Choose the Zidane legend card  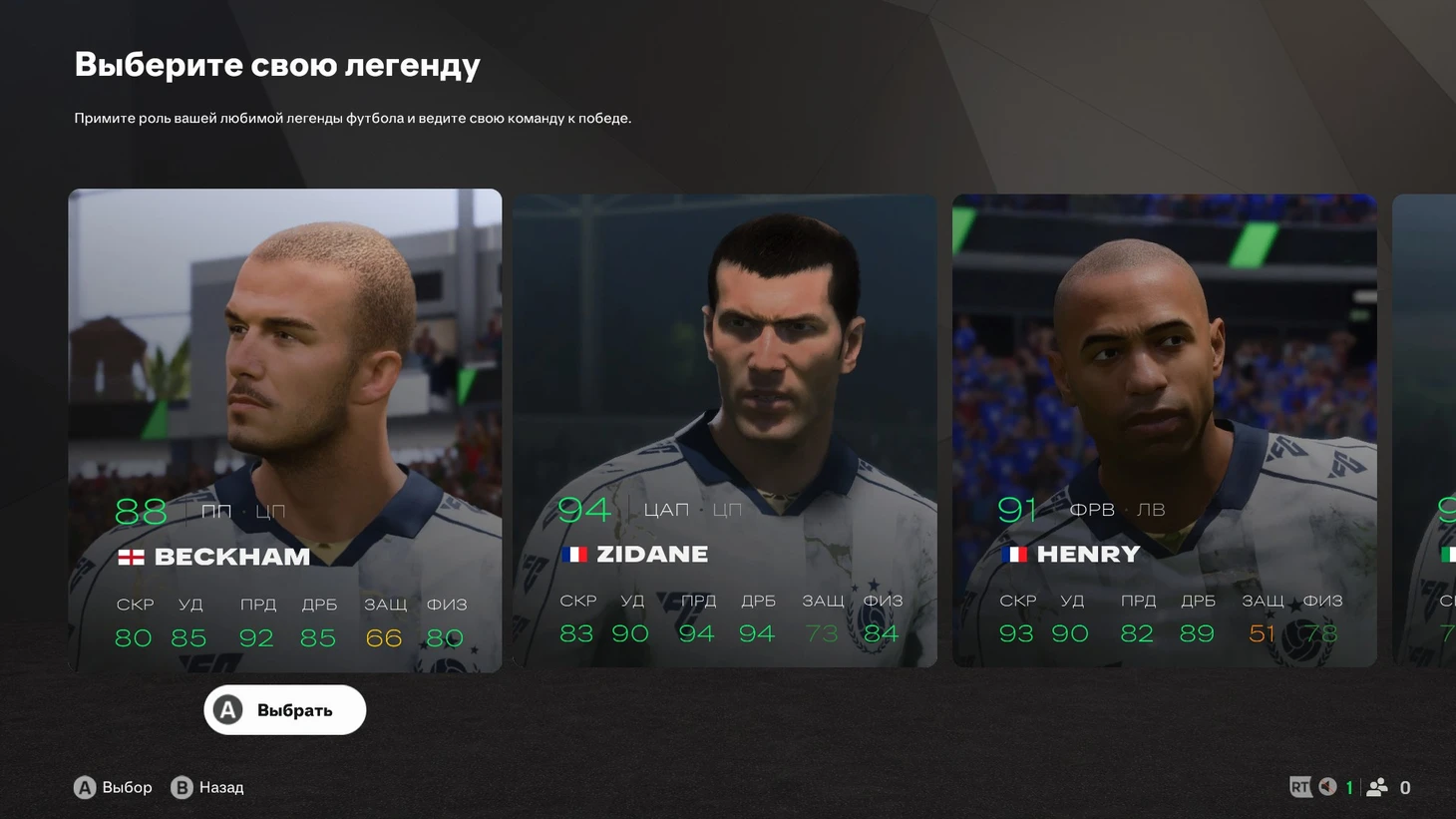[725, 429]
